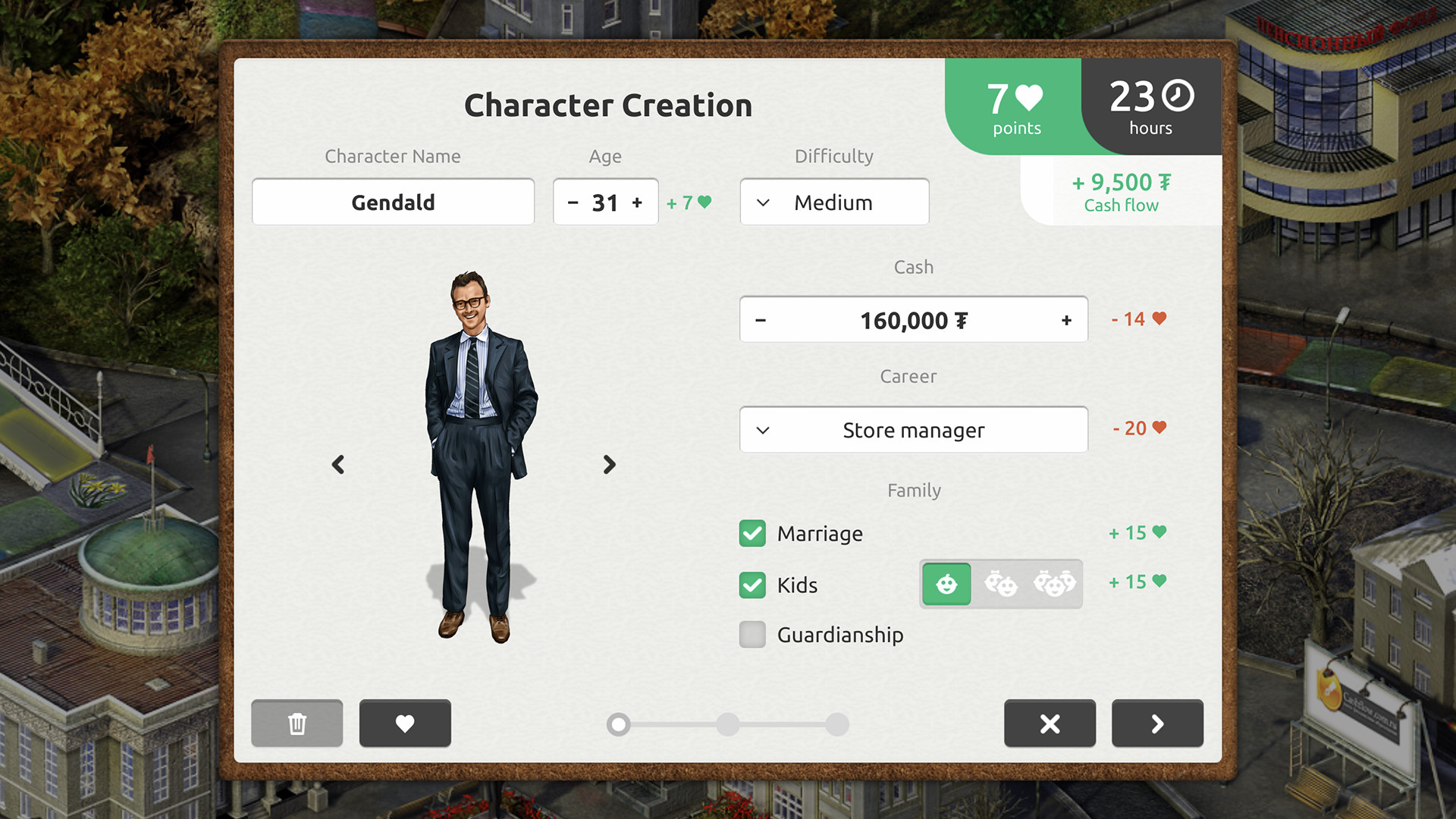Click the Character Name field showing Gendald
The image size is (1456, 819).
tap(393, 202)
